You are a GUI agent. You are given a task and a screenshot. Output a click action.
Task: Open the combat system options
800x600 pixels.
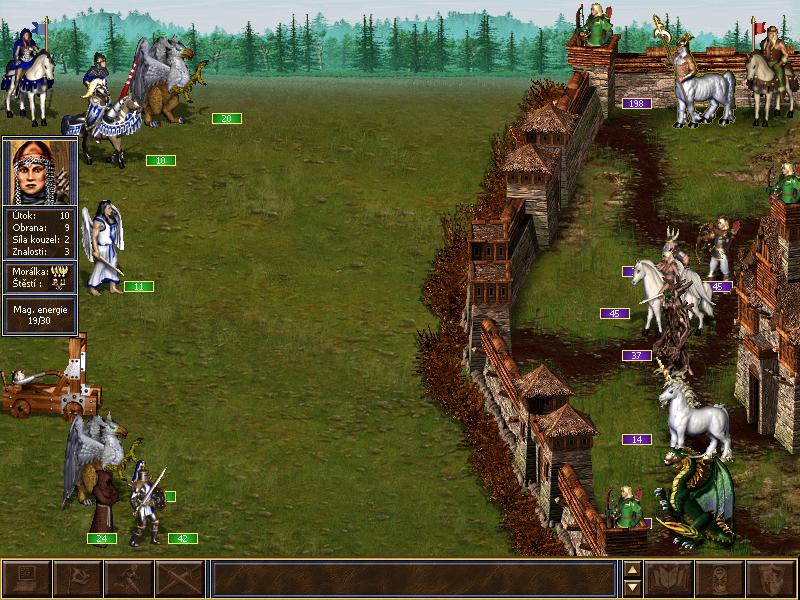tap(26, 579)
